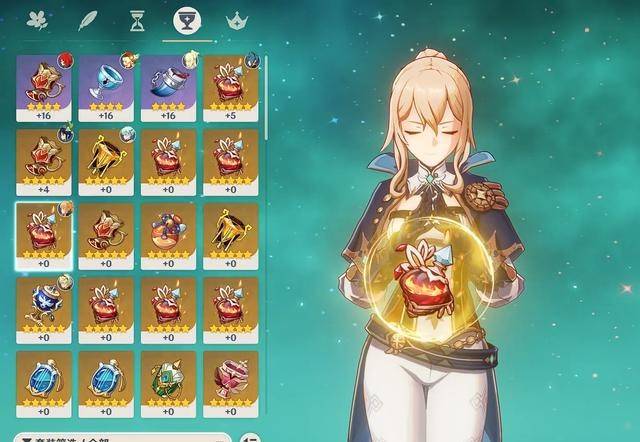This screenshot has width=640, height=442.
Task: Choose the orange and blue teapot goblet
Action: point(169,235)
